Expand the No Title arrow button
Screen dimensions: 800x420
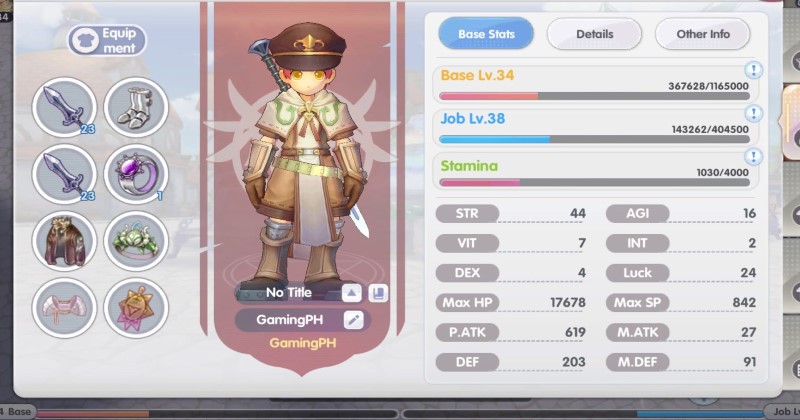coord(351,293)
